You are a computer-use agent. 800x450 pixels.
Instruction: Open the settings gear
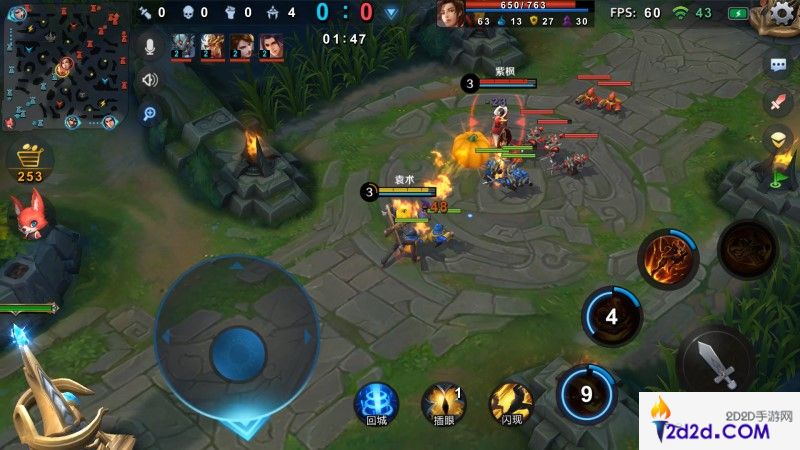click(x=783, y=13)
